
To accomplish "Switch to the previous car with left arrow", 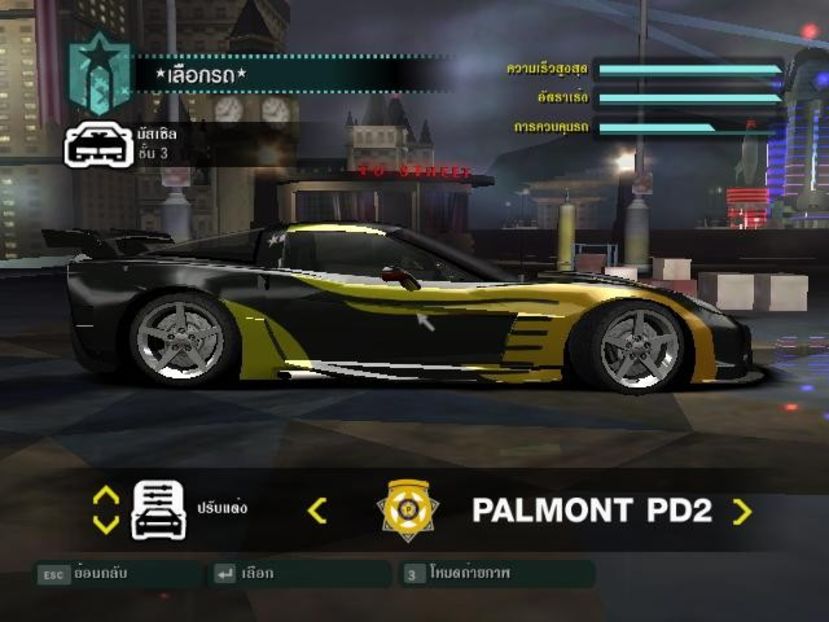I will tap(317, 511).
